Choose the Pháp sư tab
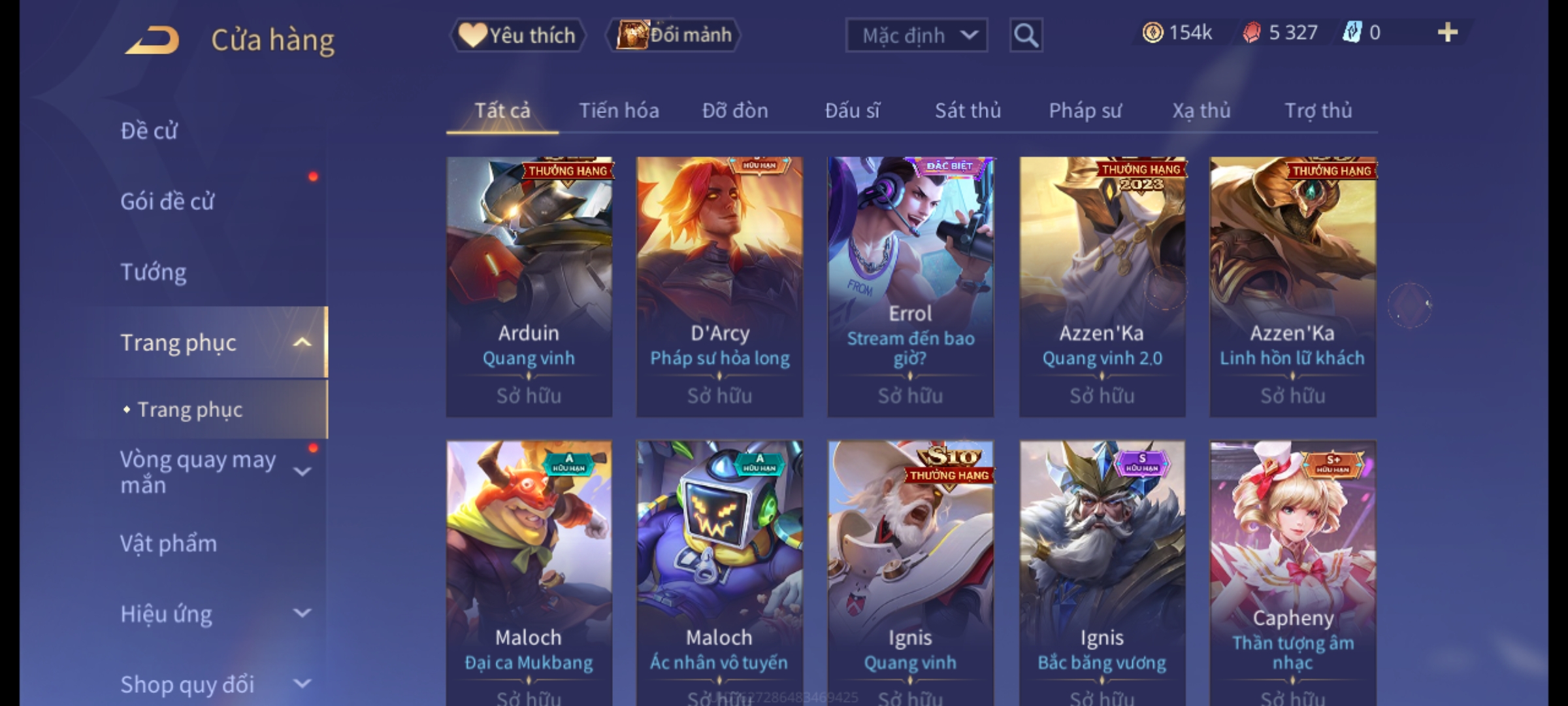This screenshot has height=706, width=1568. tap(1085, 110)
